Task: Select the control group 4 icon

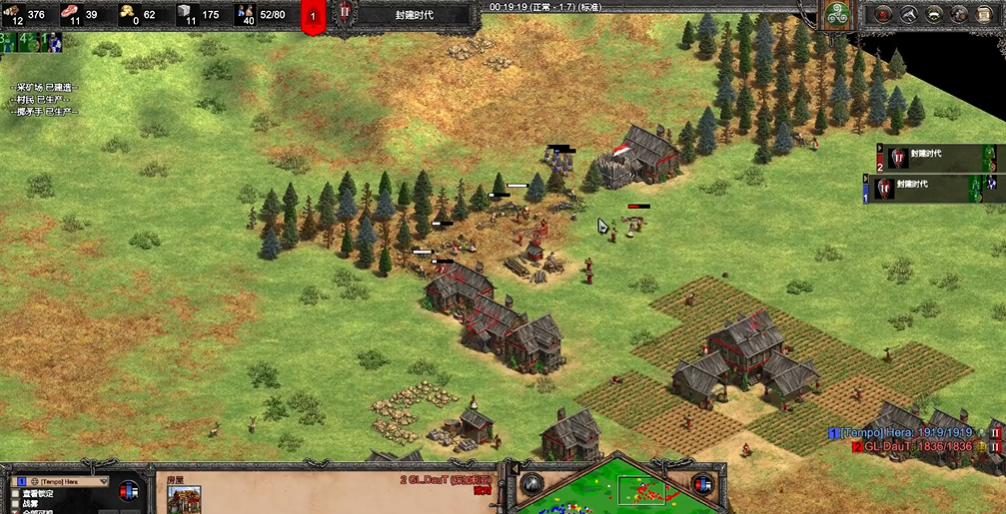Action: pos(29,42)
